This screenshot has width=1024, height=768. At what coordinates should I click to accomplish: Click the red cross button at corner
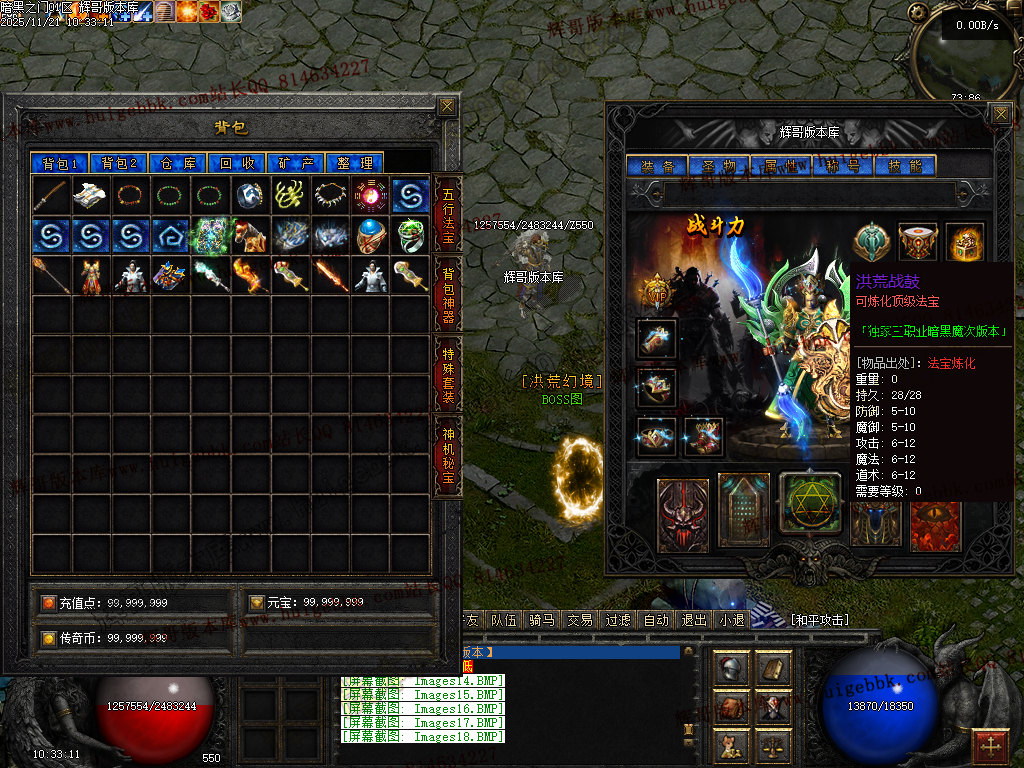tap(990, 745)
